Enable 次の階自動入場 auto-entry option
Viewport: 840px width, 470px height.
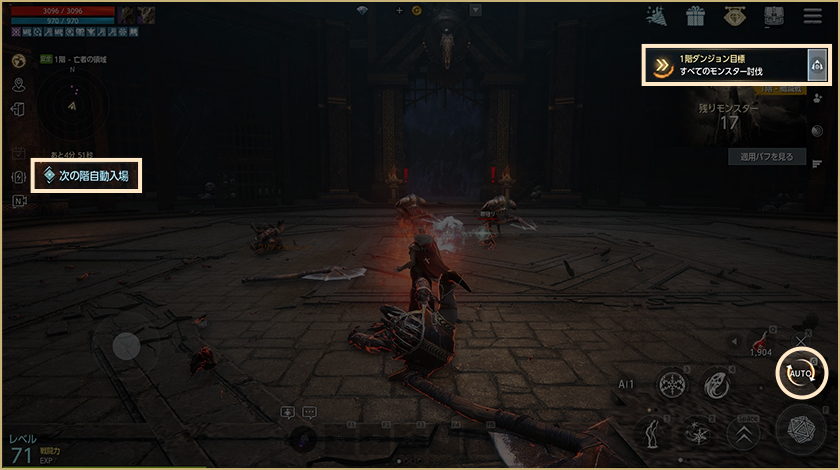click(x=86, y=176)
